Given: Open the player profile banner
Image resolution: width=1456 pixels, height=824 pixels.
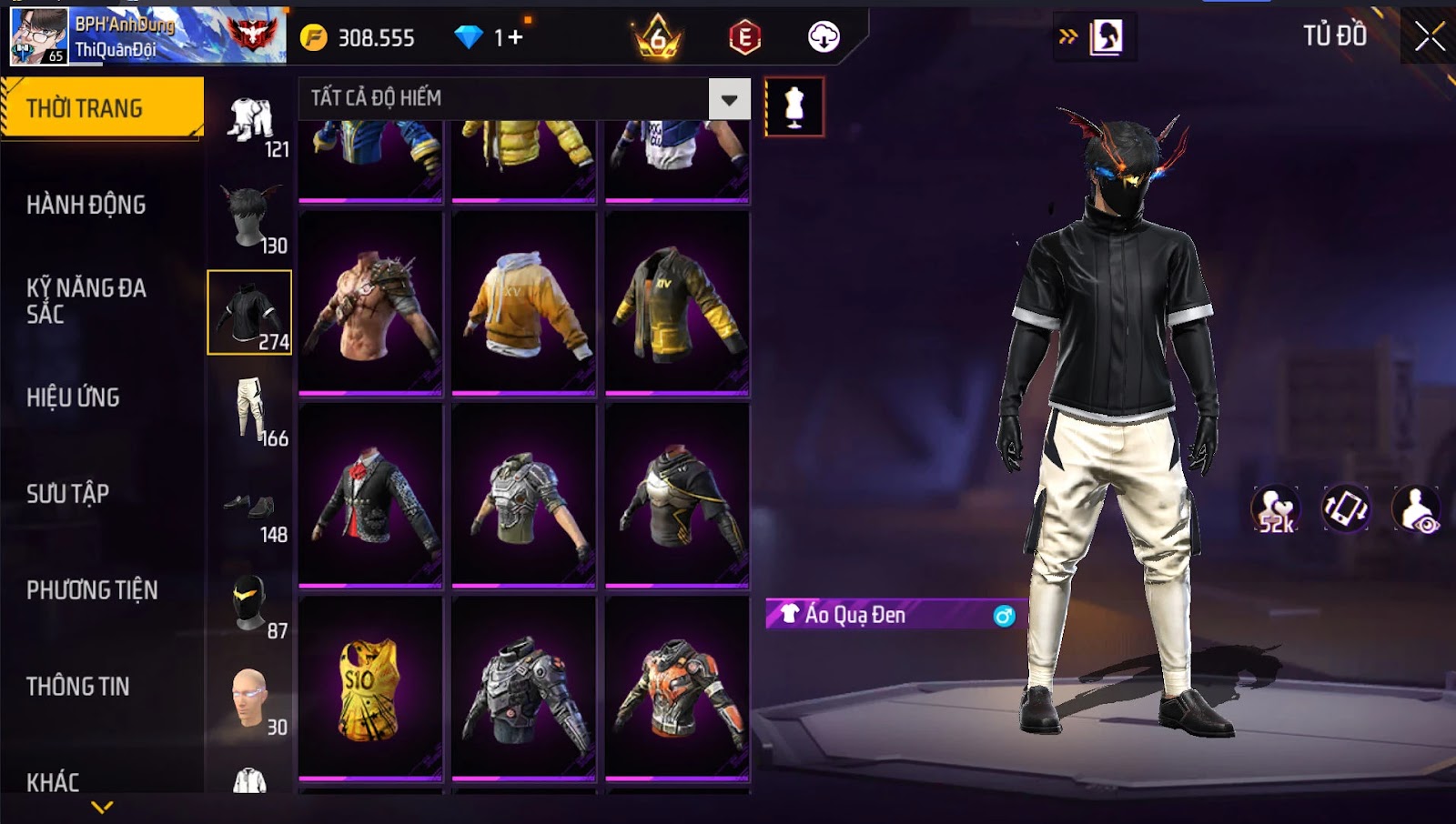Looking at the screenshot, I should 147,36.
